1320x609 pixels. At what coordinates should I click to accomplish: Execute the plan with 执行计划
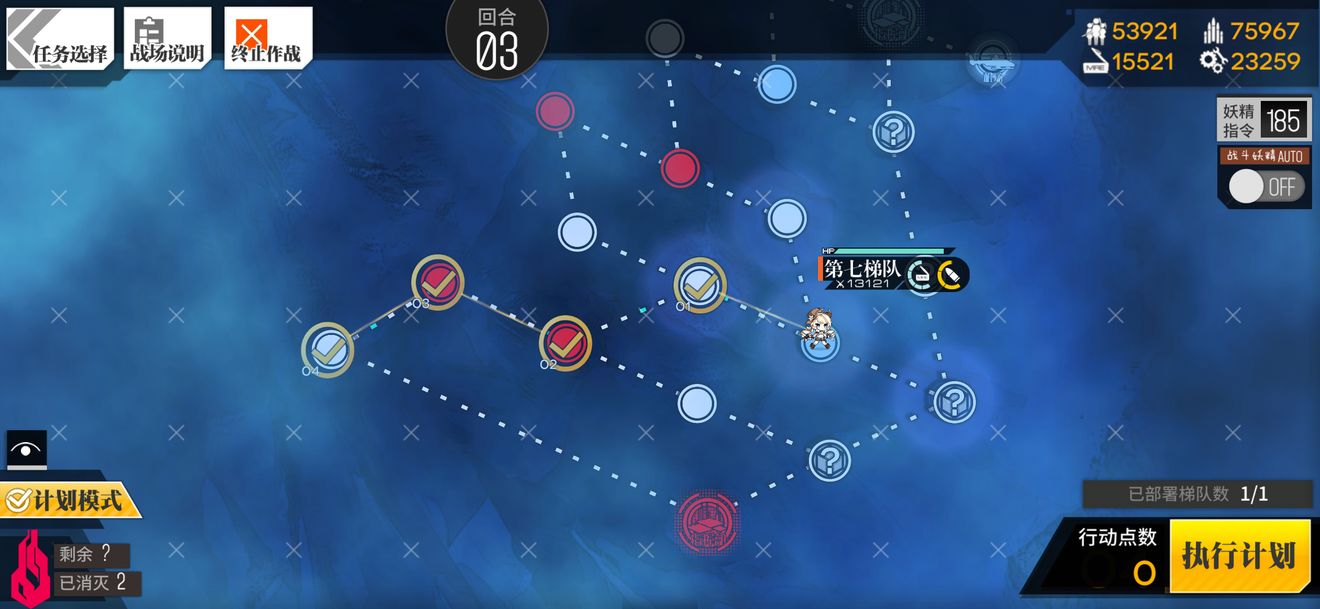pyautogui.click(x=1238, y=556)
